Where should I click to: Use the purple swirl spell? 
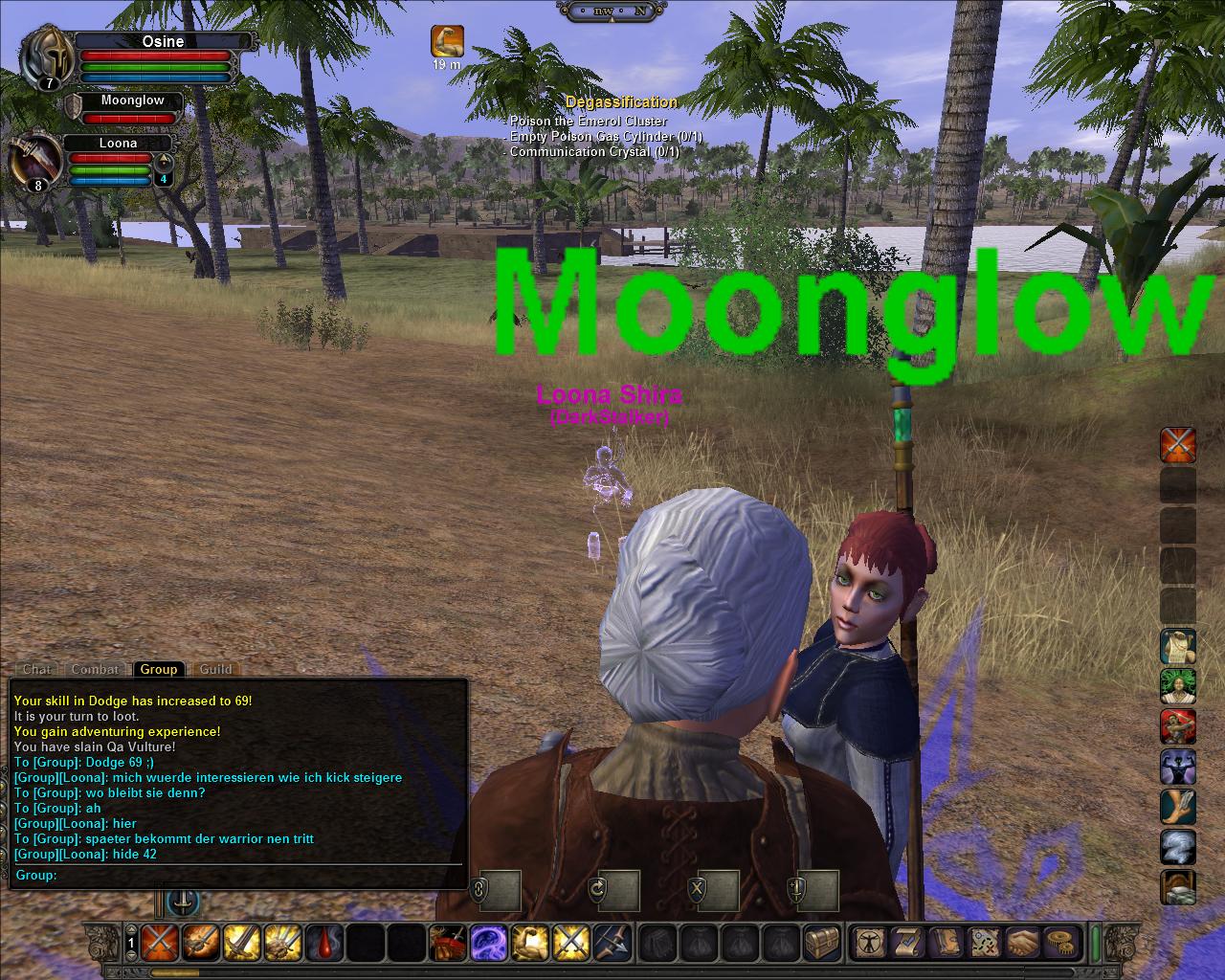tap(489, 943)
